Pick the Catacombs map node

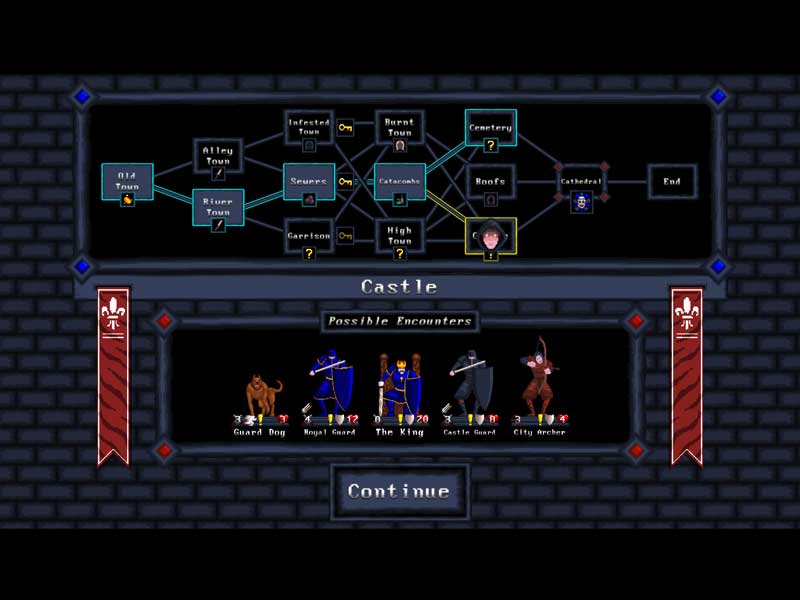click(399, 182)
